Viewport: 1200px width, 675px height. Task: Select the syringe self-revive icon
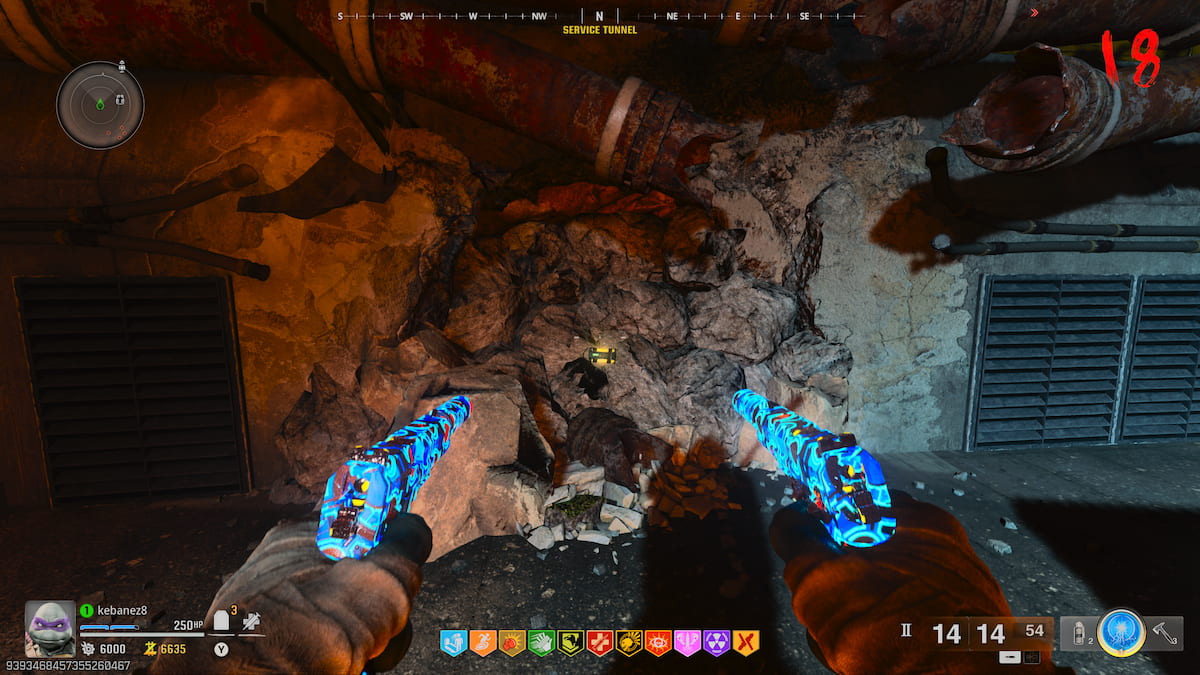click(251, 622)
